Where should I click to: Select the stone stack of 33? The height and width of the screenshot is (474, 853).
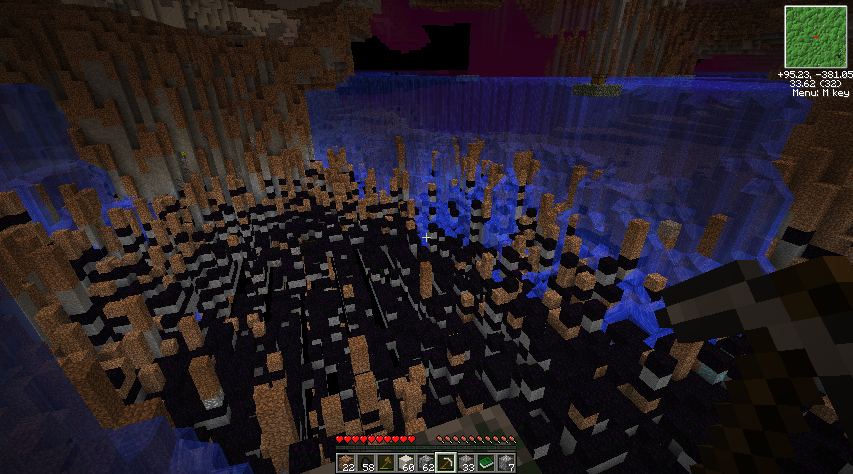coord(467,462)
